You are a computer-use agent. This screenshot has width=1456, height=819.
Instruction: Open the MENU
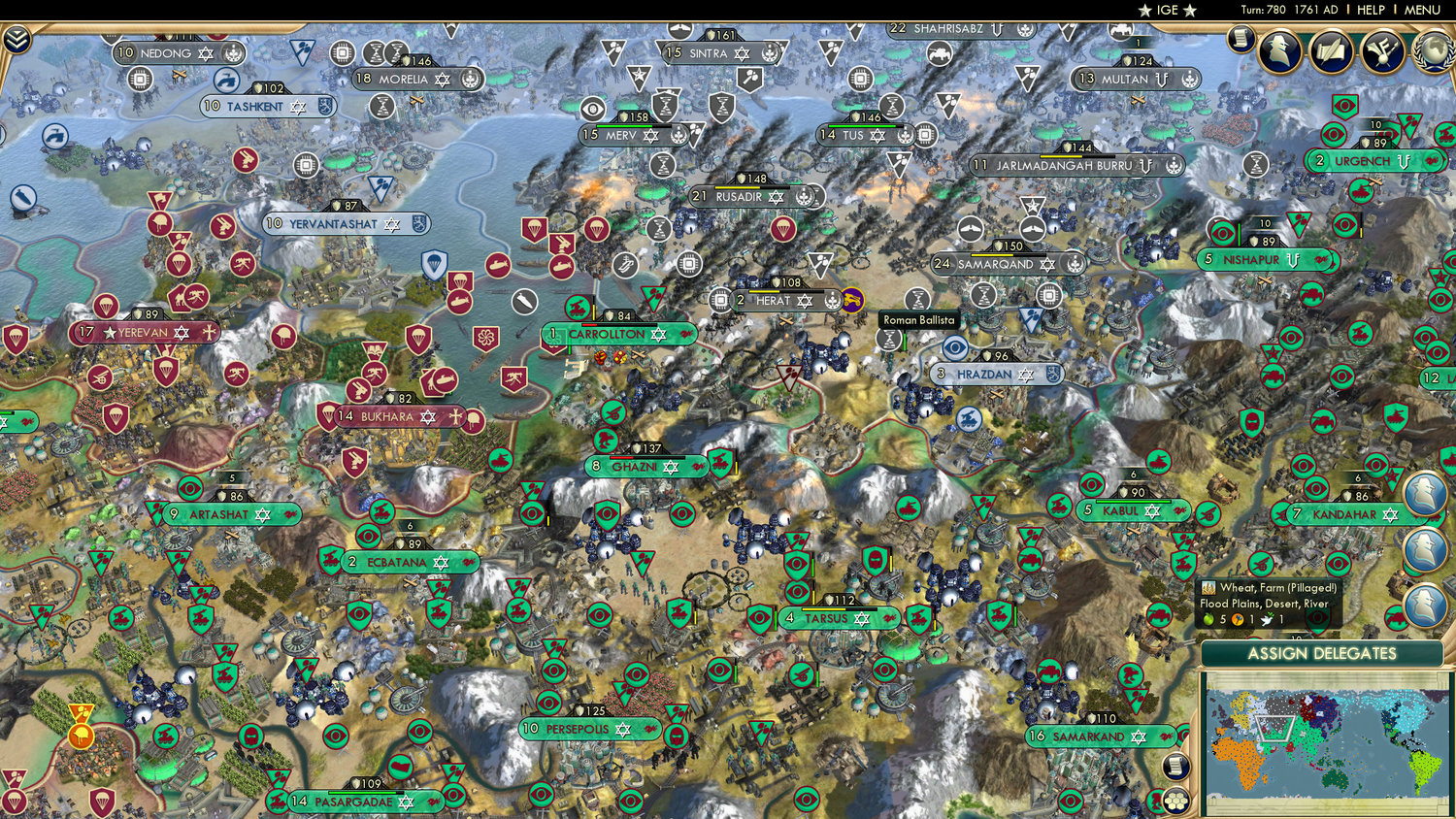(x=1420, y=10)
